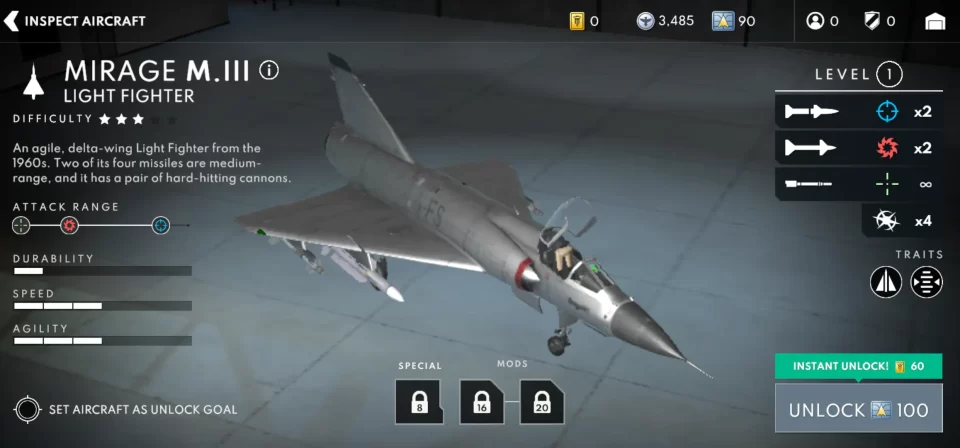
Task: Open the 90 blueprint currency counter
Action: 734,21
